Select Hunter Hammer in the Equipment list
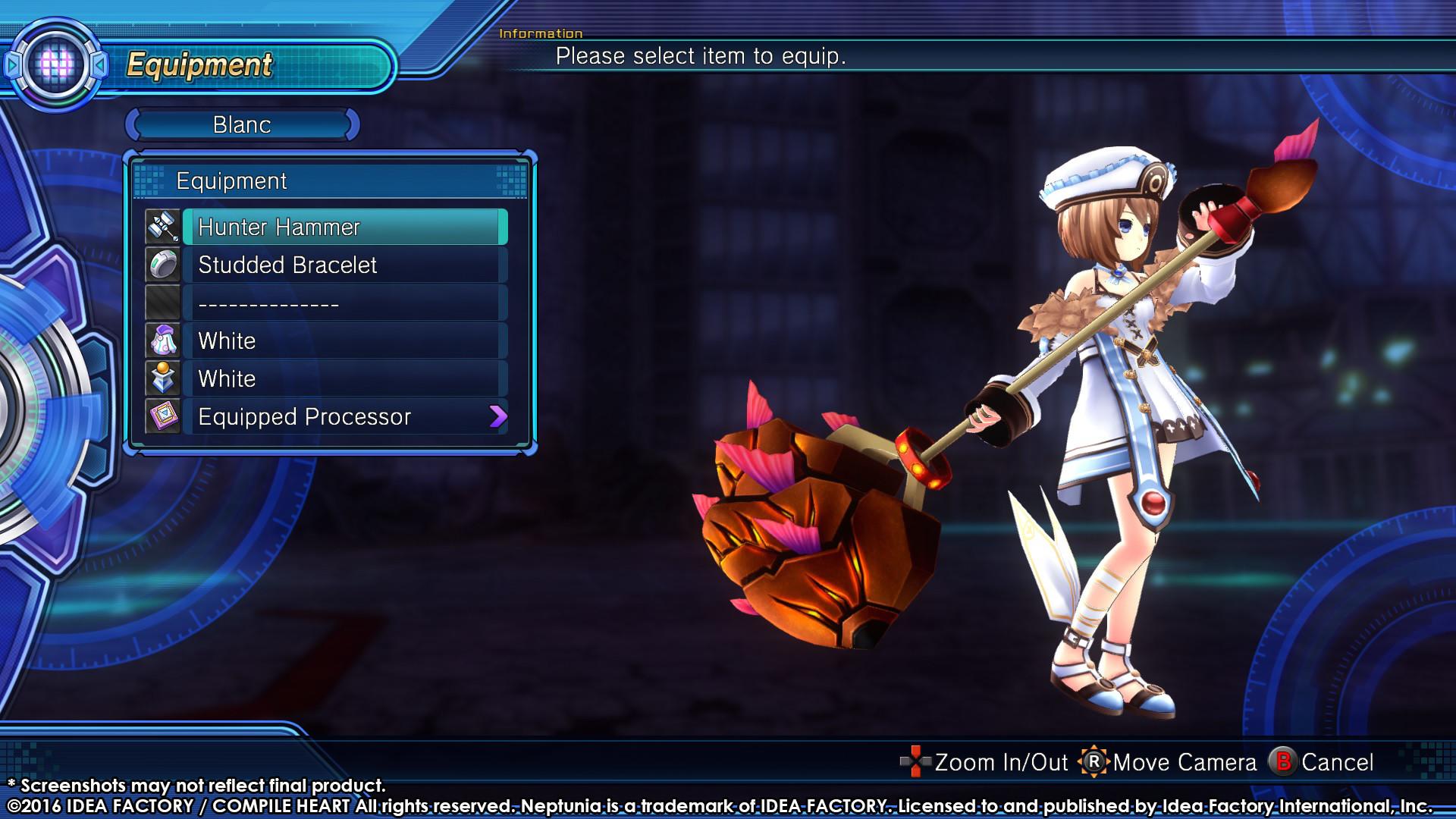The height and width of the screenshot is (819, 1456). pos(303,226)
